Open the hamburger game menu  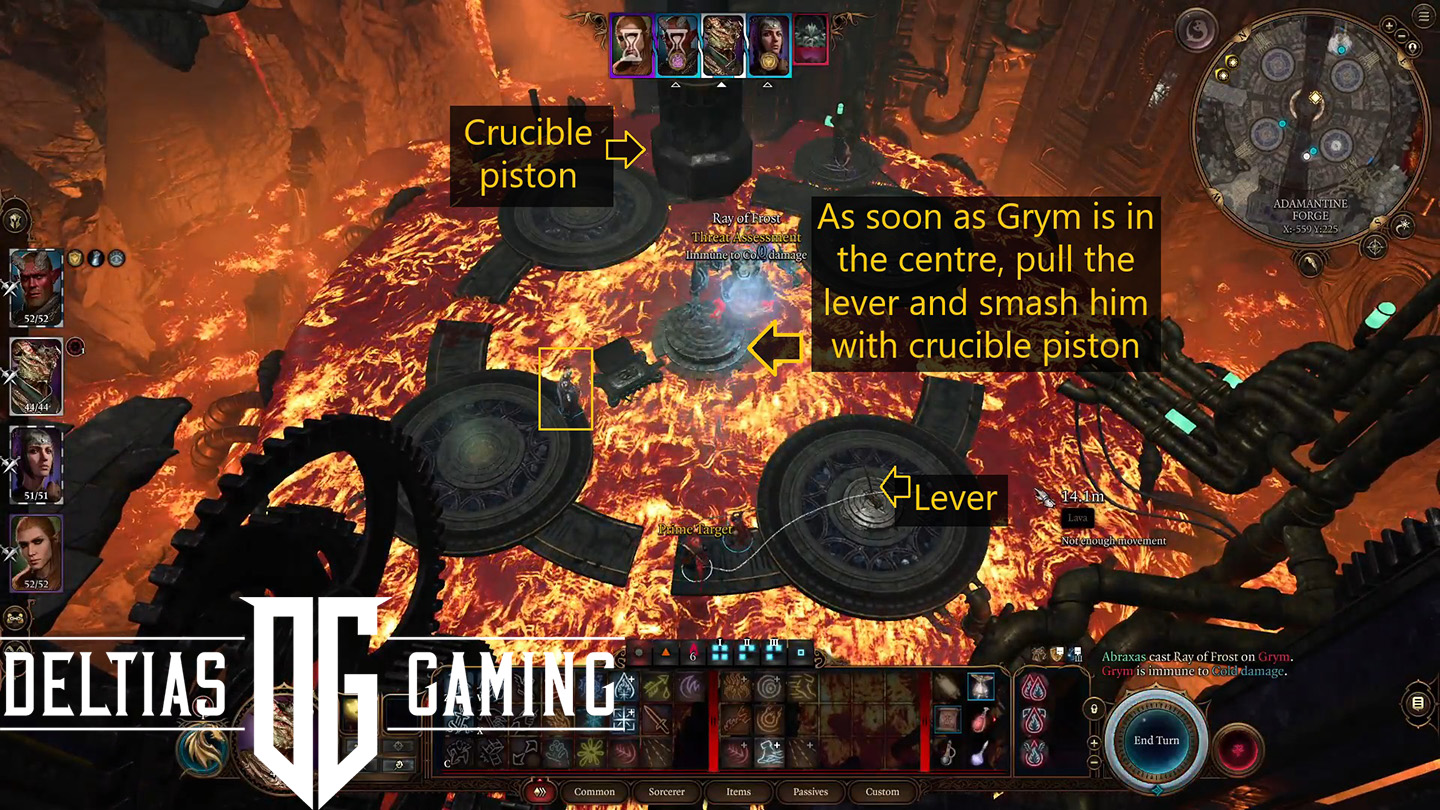[1424, 16]
